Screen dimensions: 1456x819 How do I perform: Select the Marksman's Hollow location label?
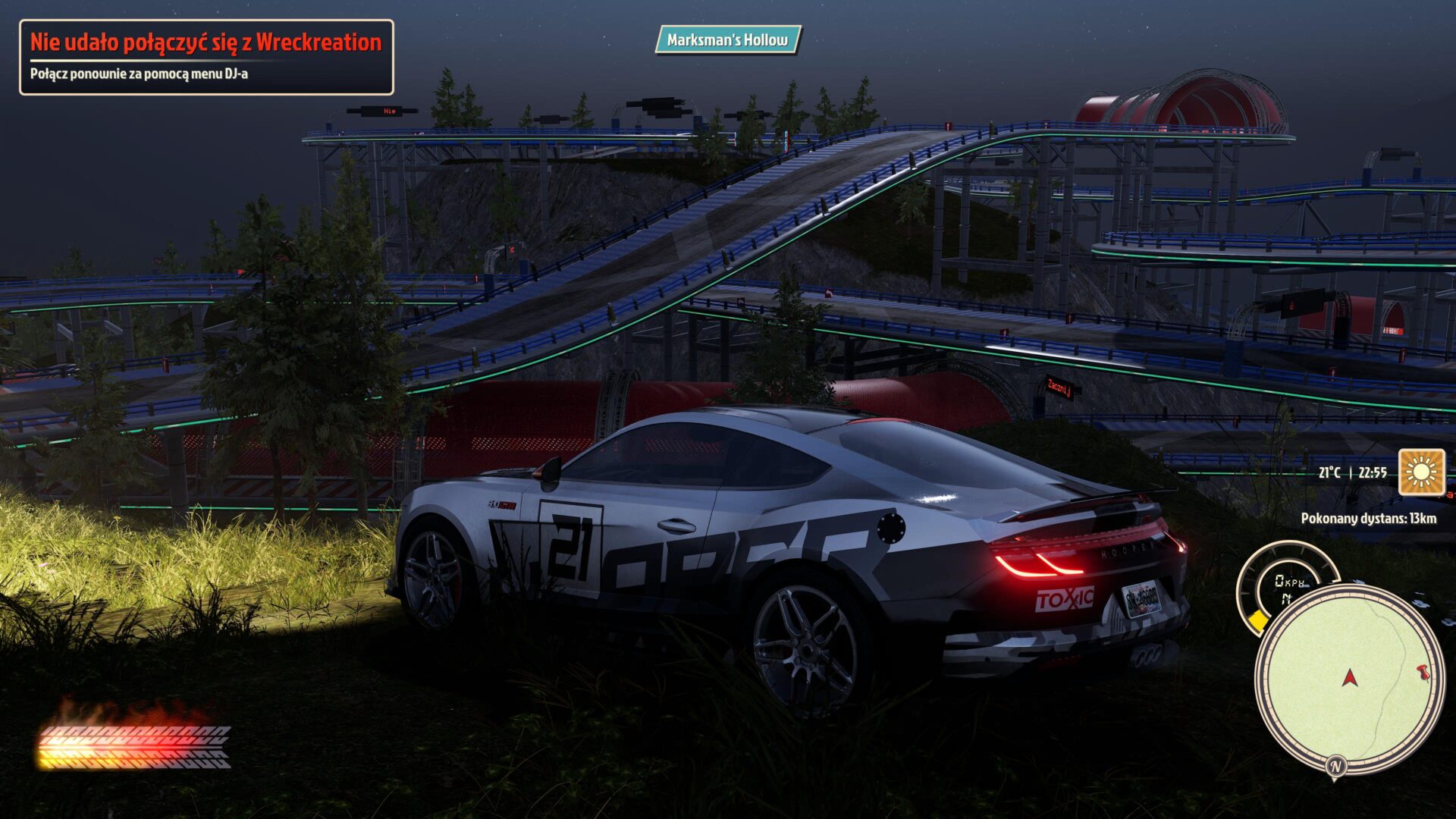(x=727, y=39)
